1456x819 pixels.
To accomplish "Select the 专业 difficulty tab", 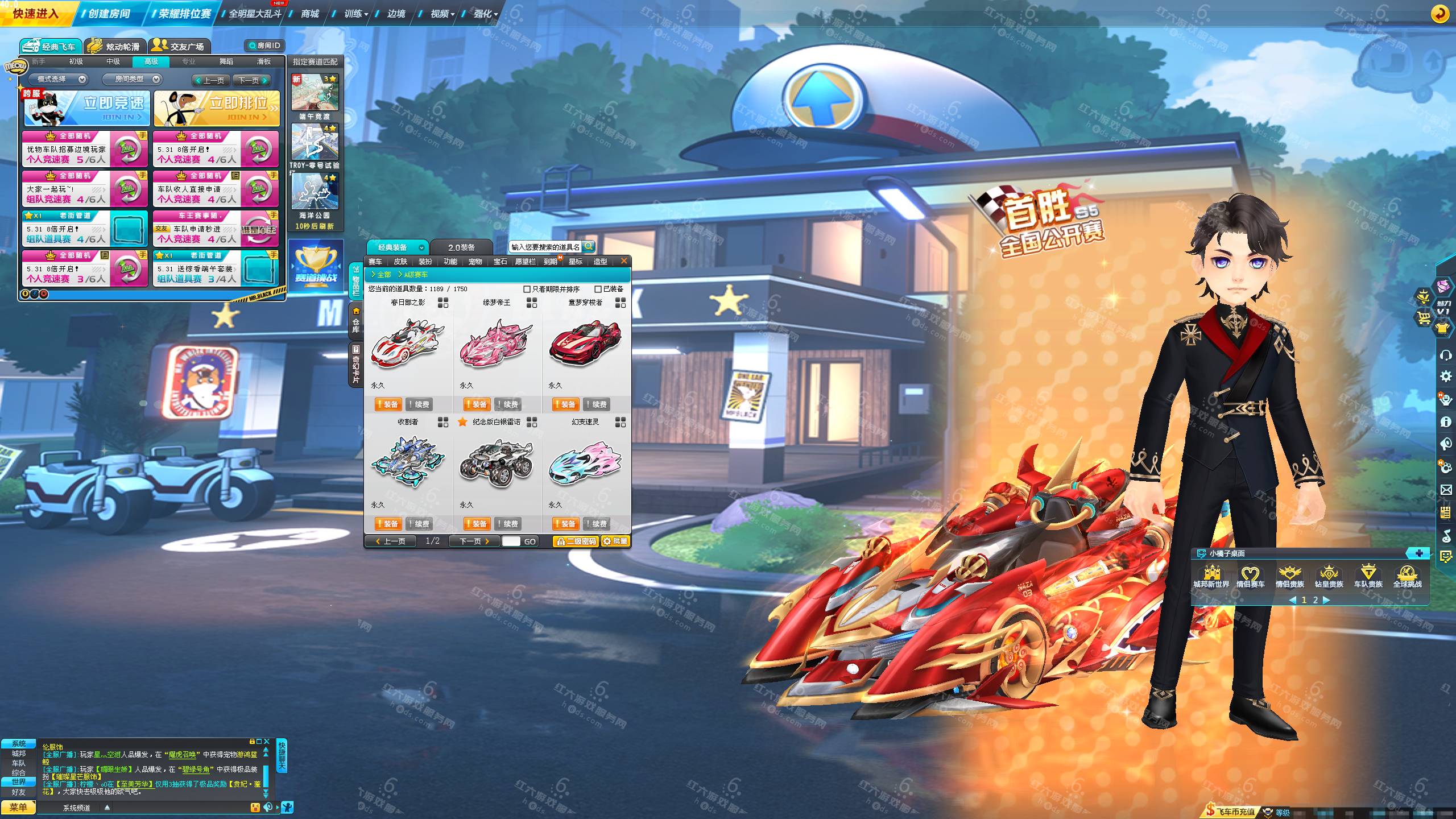I will click(189, 61).
